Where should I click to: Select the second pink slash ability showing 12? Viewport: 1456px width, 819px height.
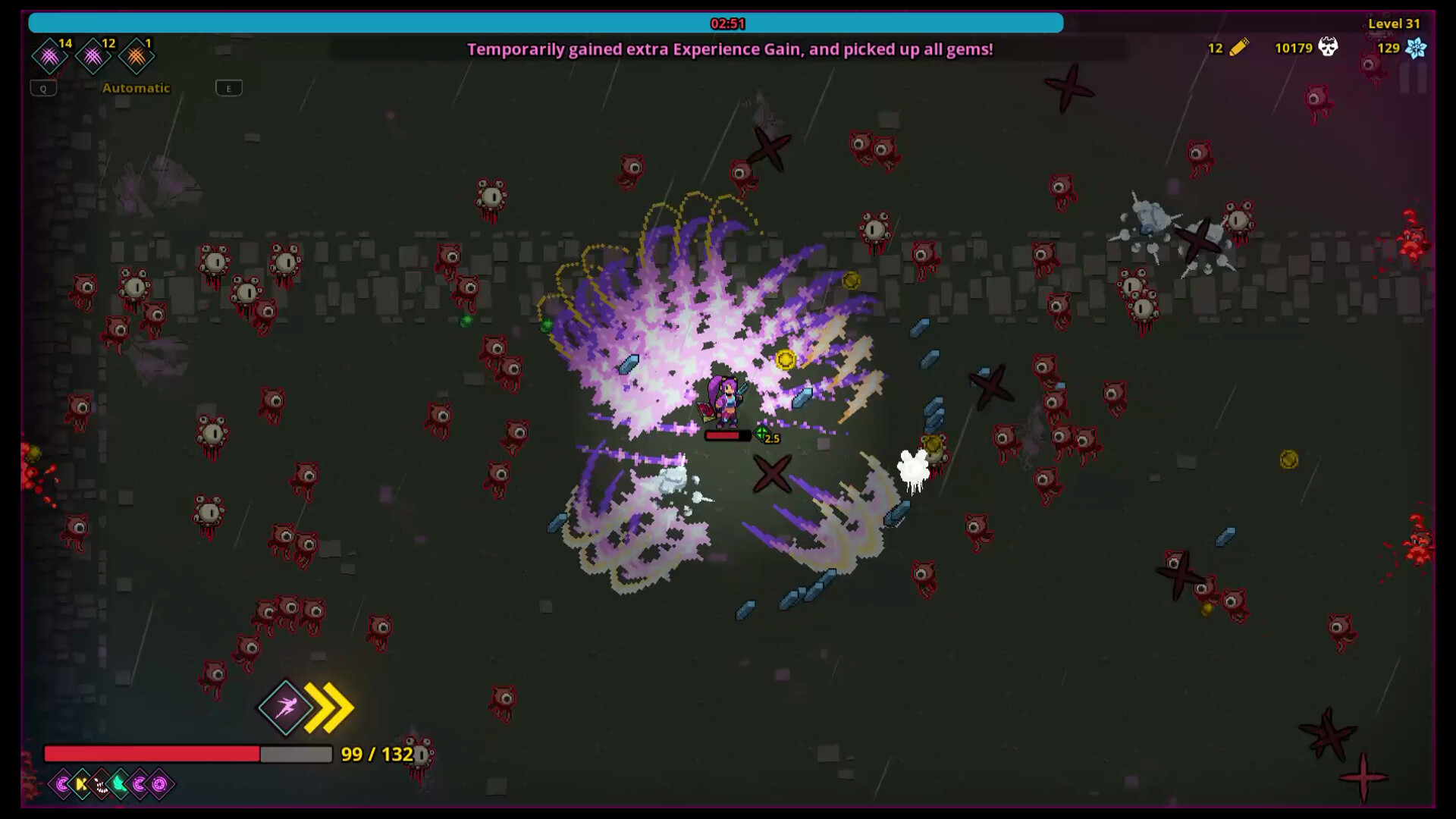click(93, 55)
